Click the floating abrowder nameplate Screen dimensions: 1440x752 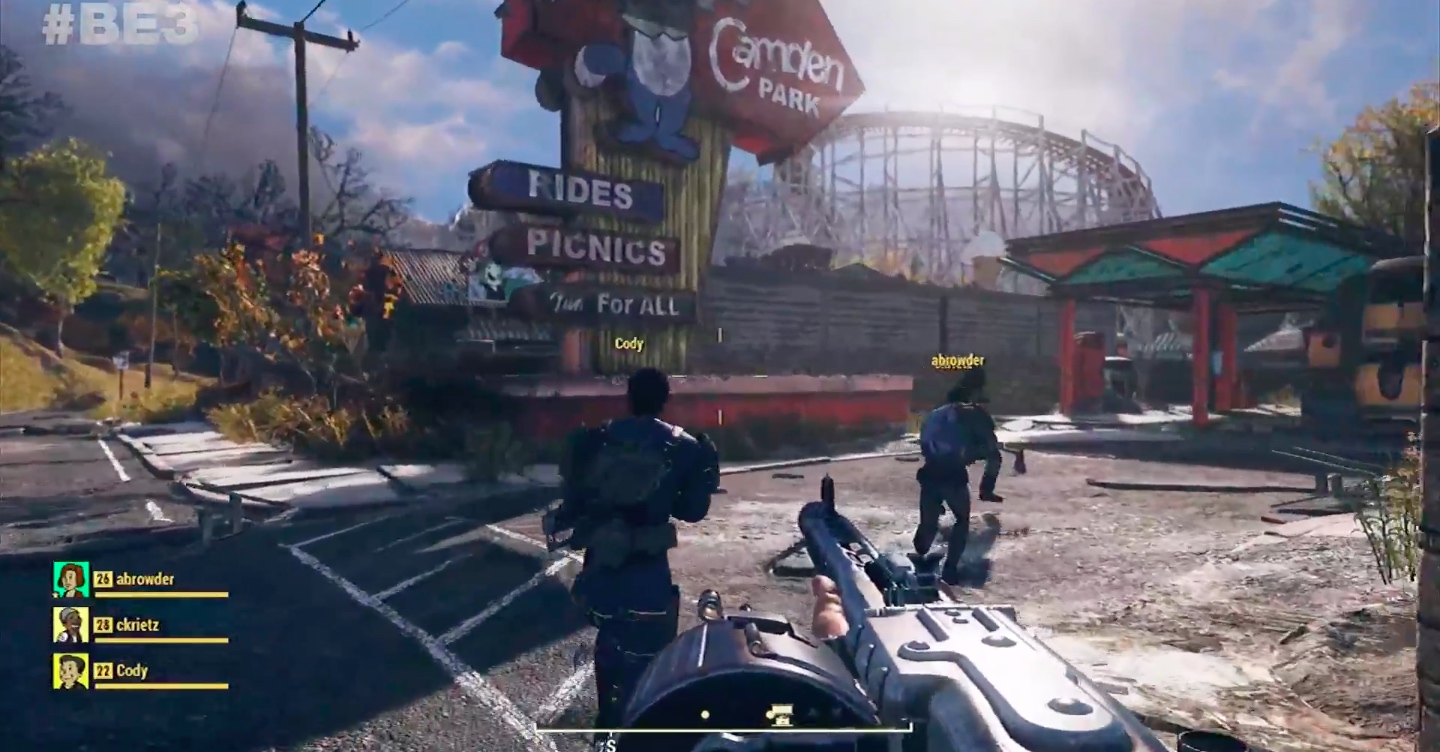coord(957,361)
